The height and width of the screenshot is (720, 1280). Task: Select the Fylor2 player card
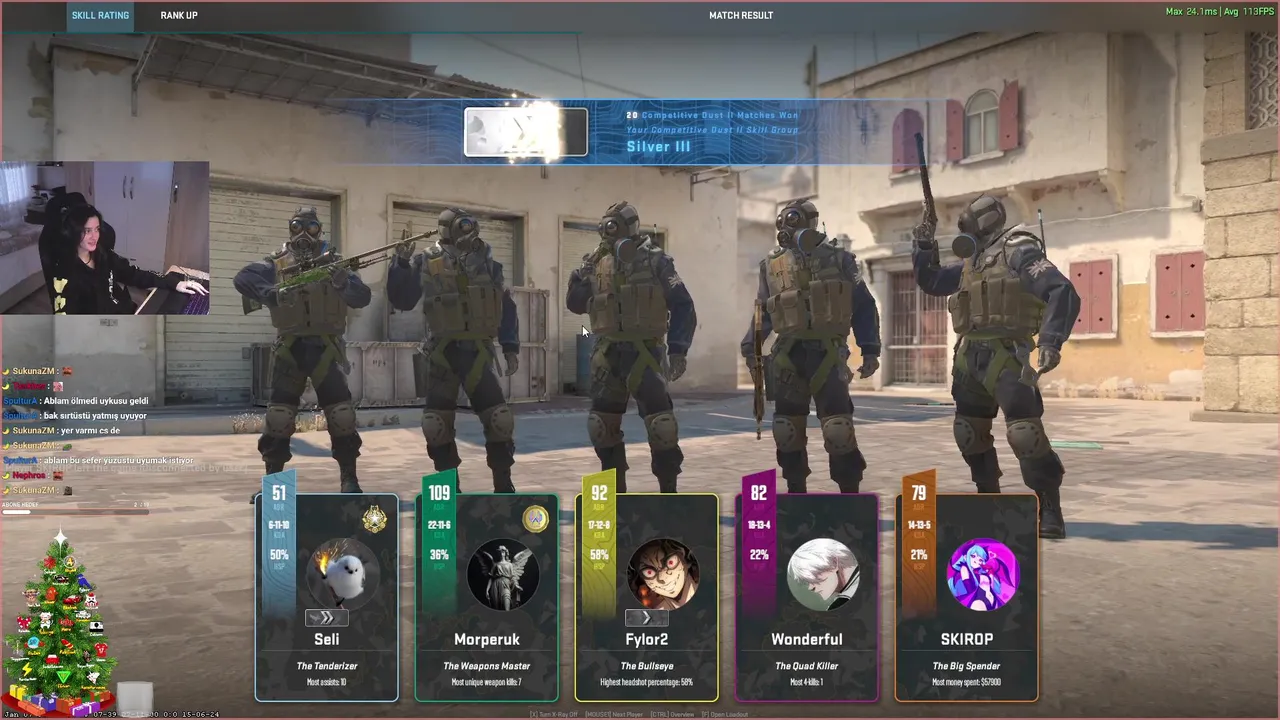(x=647, y=640)
